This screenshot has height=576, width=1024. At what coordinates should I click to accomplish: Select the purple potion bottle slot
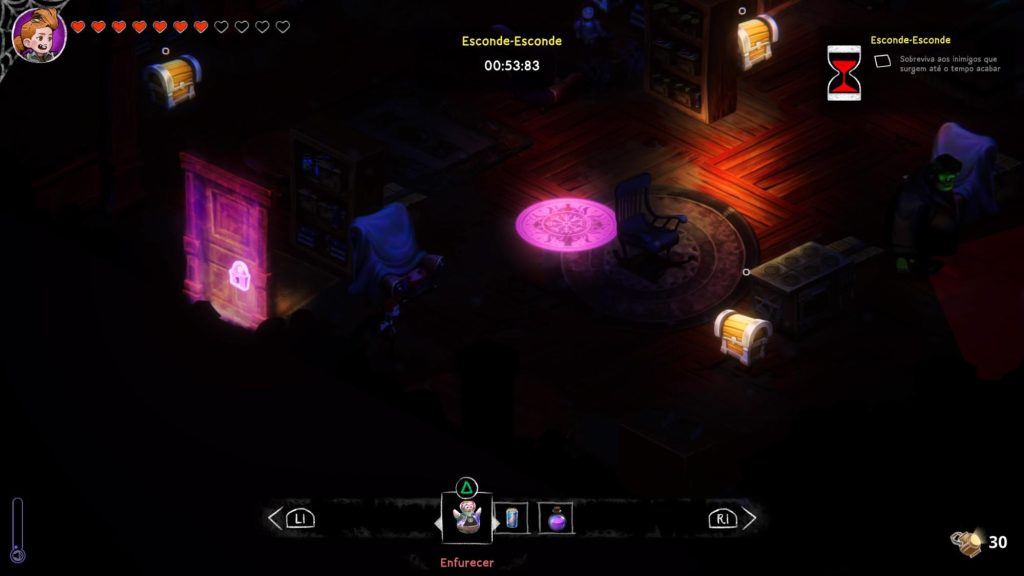coord(556,517)
